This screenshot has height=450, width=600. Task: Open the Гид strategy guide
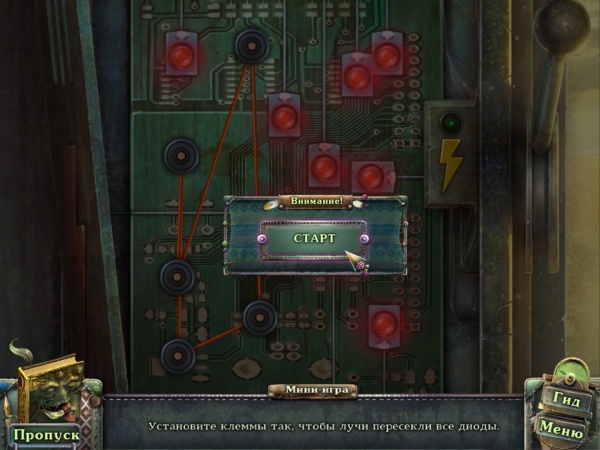[x=562, y=398]
